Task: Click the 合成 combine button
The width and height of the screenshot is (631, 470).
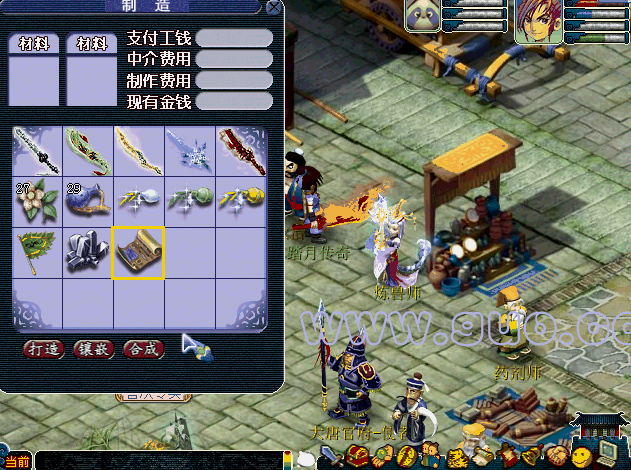Action: pyautogui.click(x=143, y=349)
